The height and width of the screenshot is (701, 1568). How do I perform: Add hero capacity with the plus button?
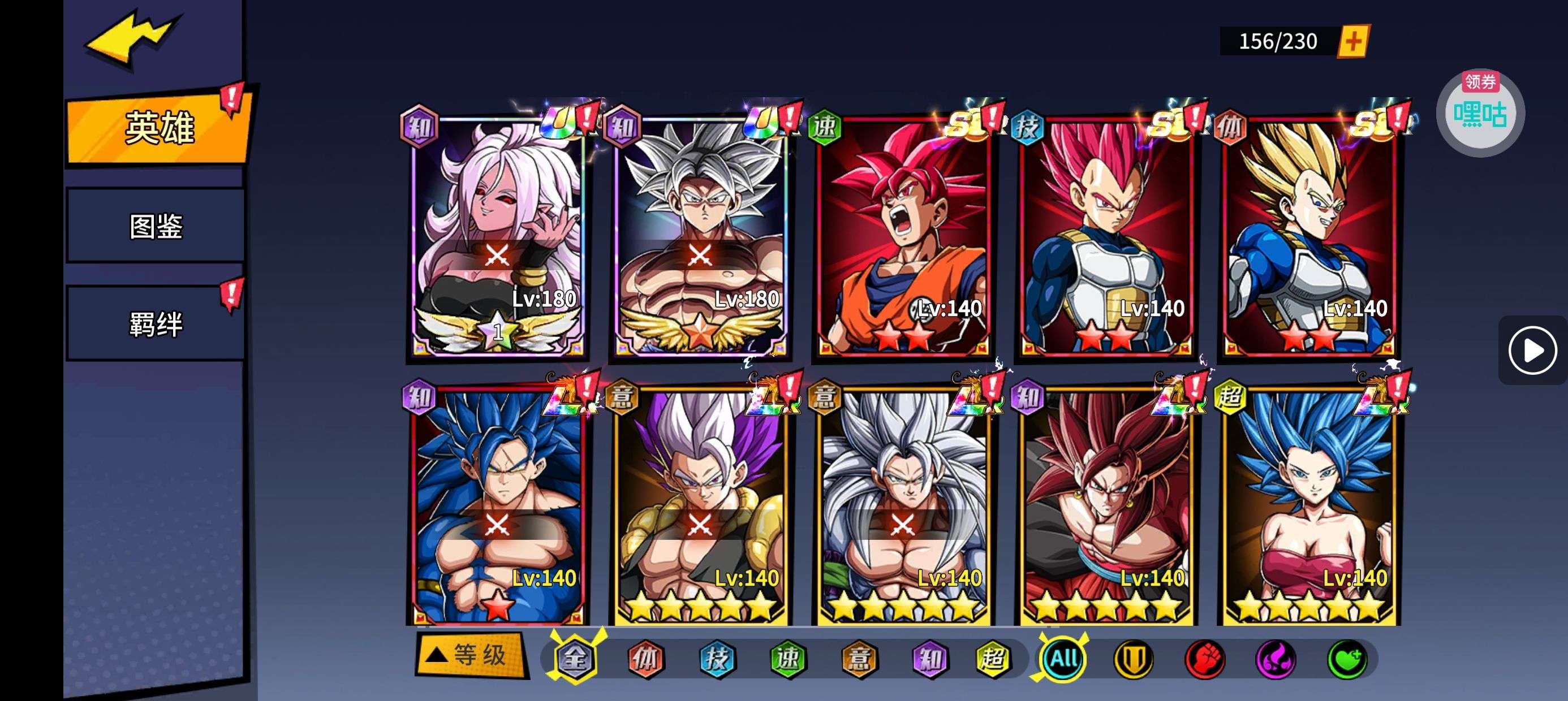1353,41
